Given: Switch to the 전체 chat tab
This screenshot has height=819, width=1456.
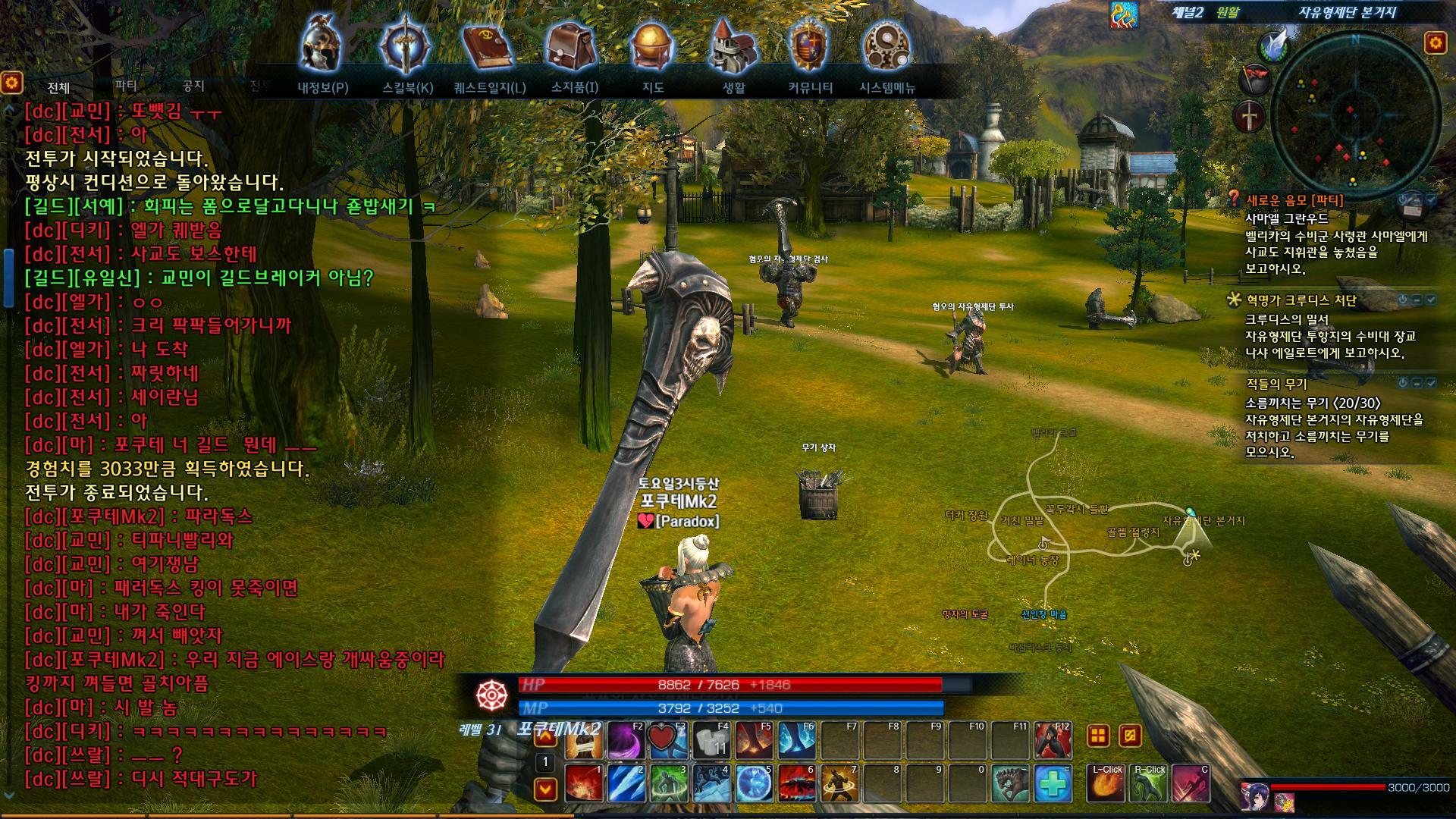Looking at the screenshot, I should coord(58,88).
